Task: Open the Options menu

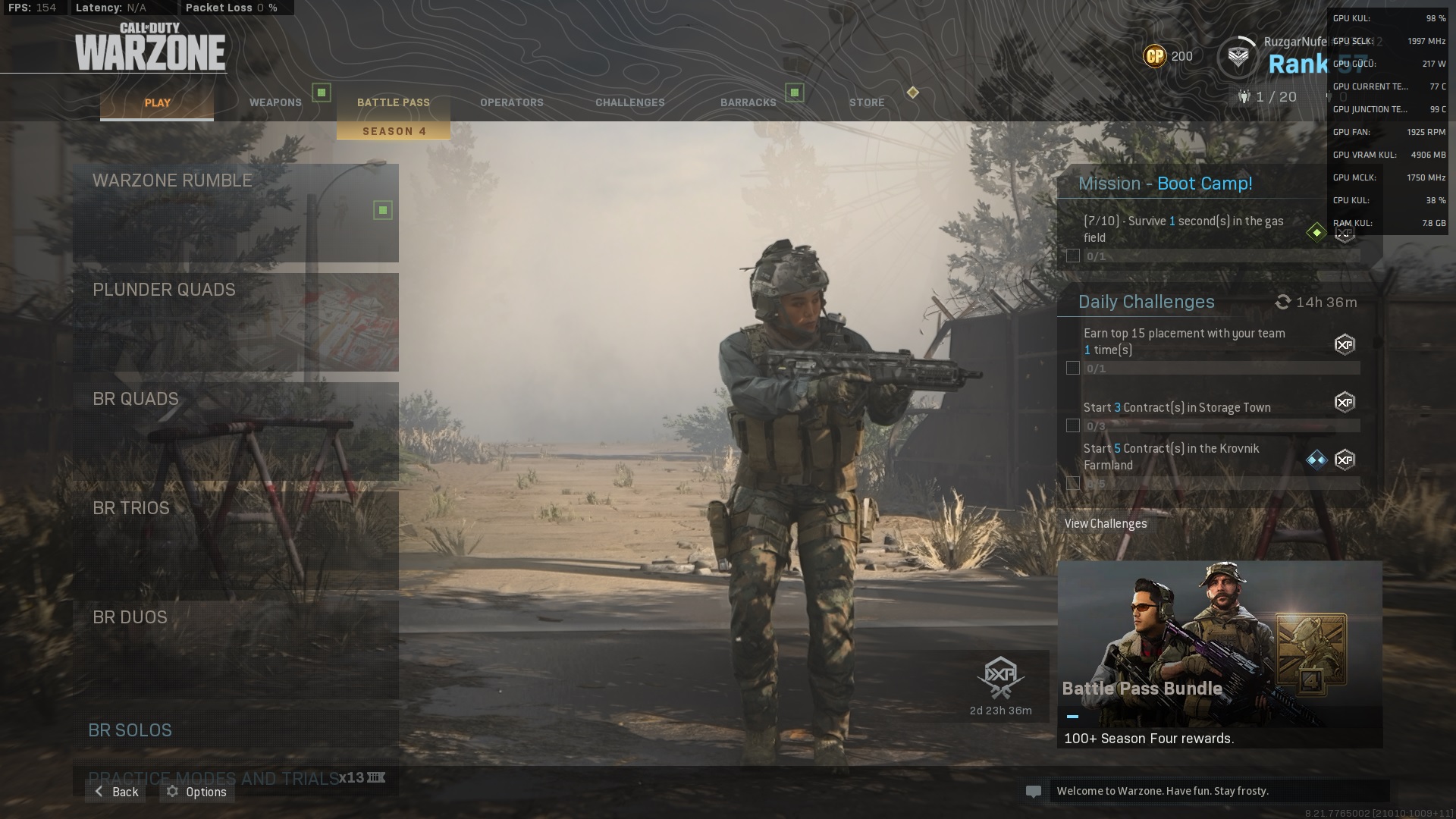Action: (x=197, y=792)
